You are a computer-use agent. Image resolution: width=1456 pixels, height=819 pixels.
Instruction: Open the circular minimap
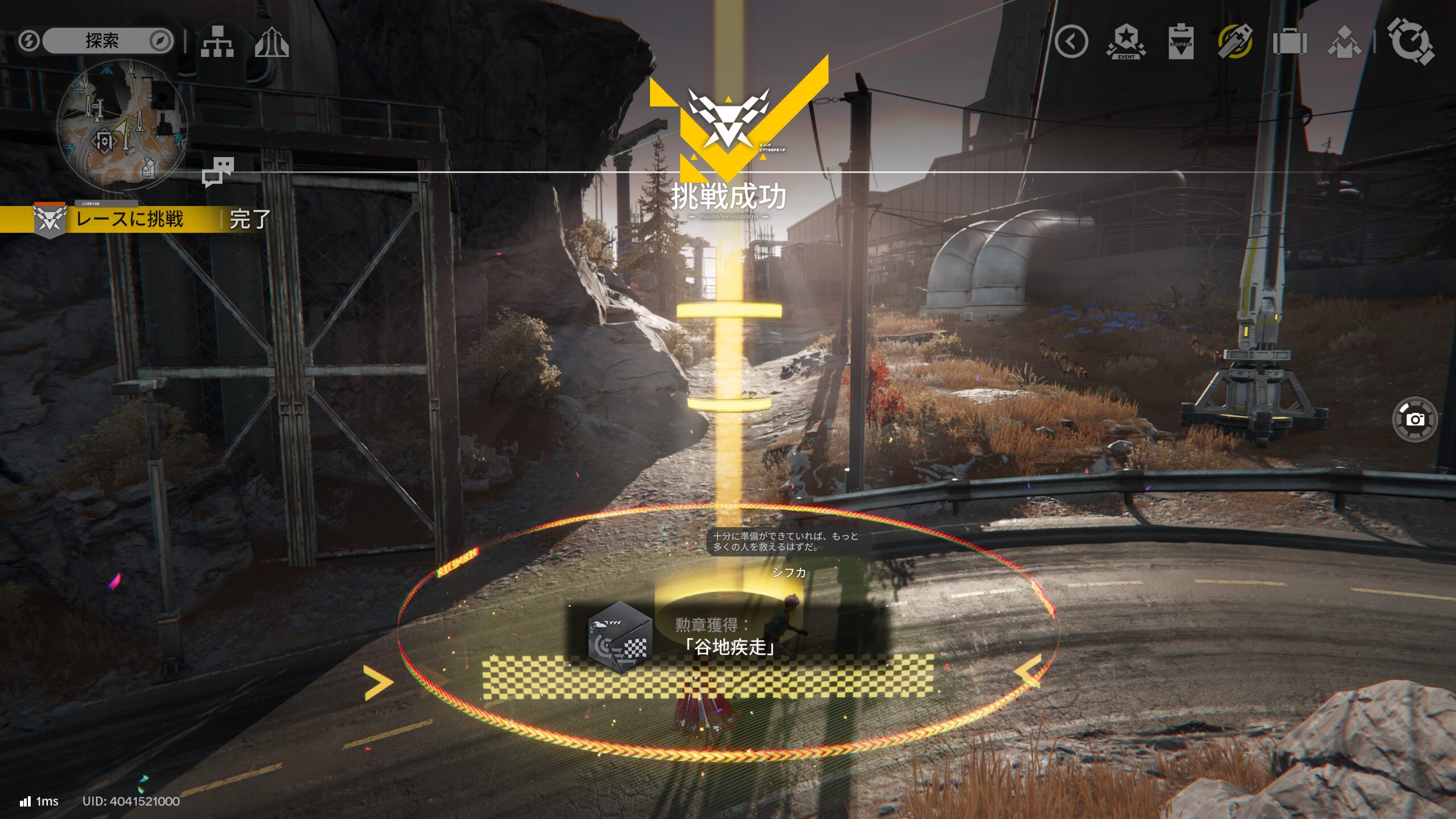tap(122, 126)
